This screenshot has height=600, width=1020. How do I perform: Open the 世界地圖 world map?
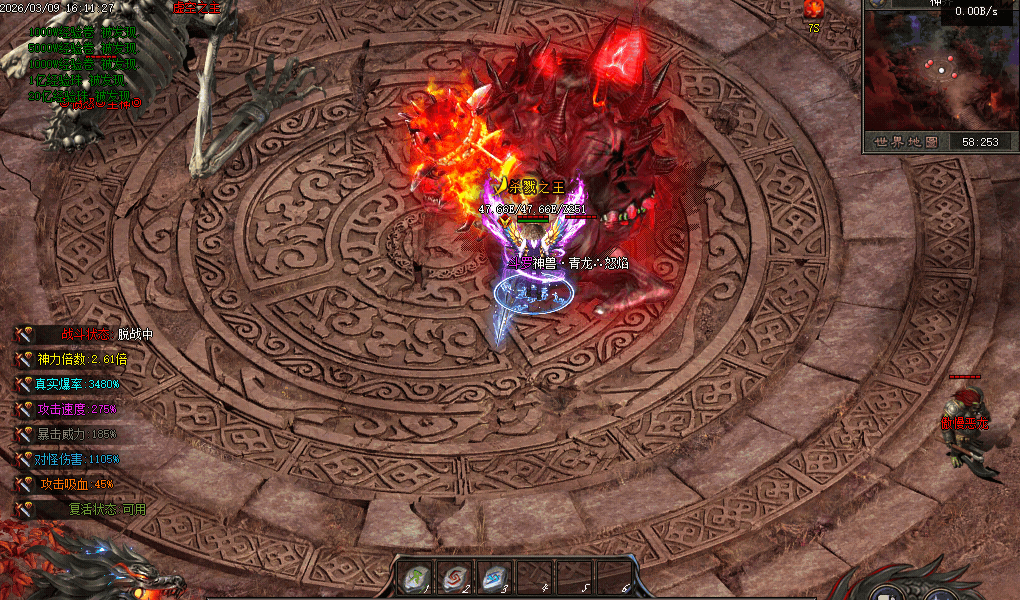[904, 142]
